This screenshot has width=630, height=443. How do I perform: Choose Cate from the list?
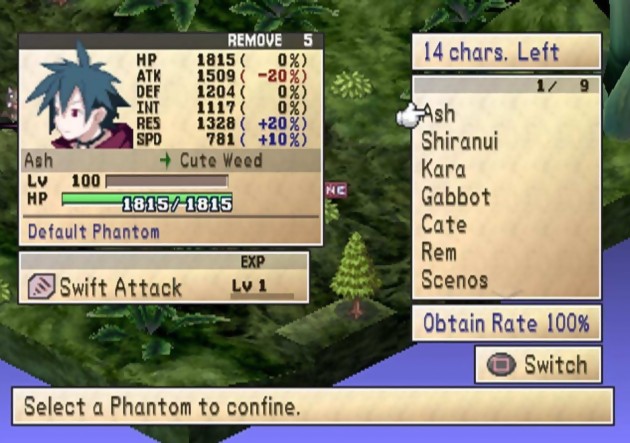coord(444,224)
